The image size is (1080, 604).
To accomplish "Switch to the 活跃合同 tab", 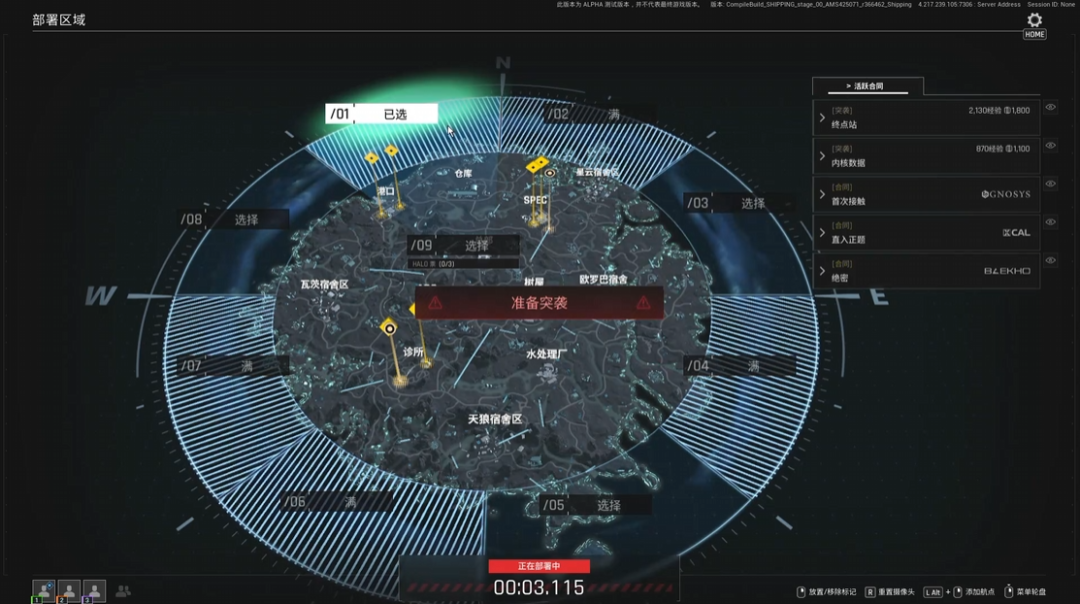I will point(867,86).
